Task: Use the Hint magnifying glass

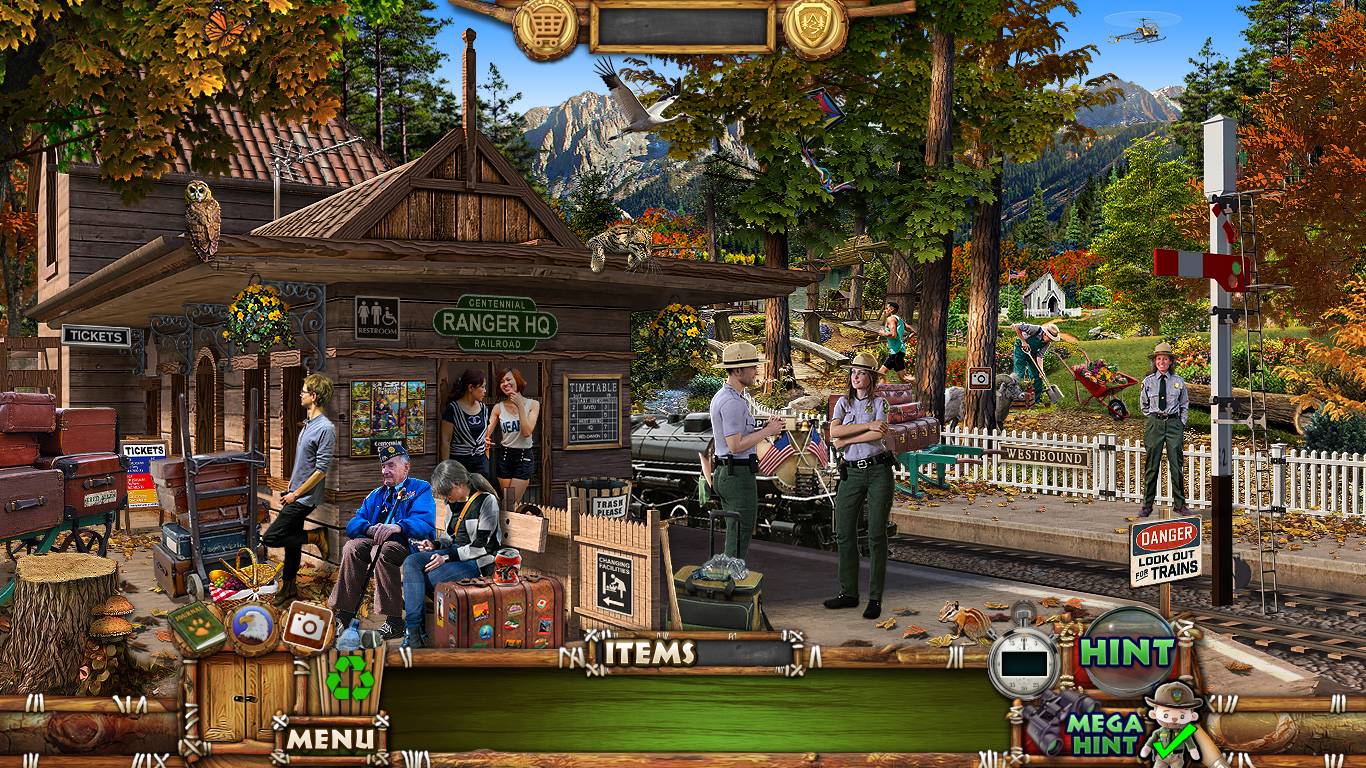Action: click(1127, 652)
